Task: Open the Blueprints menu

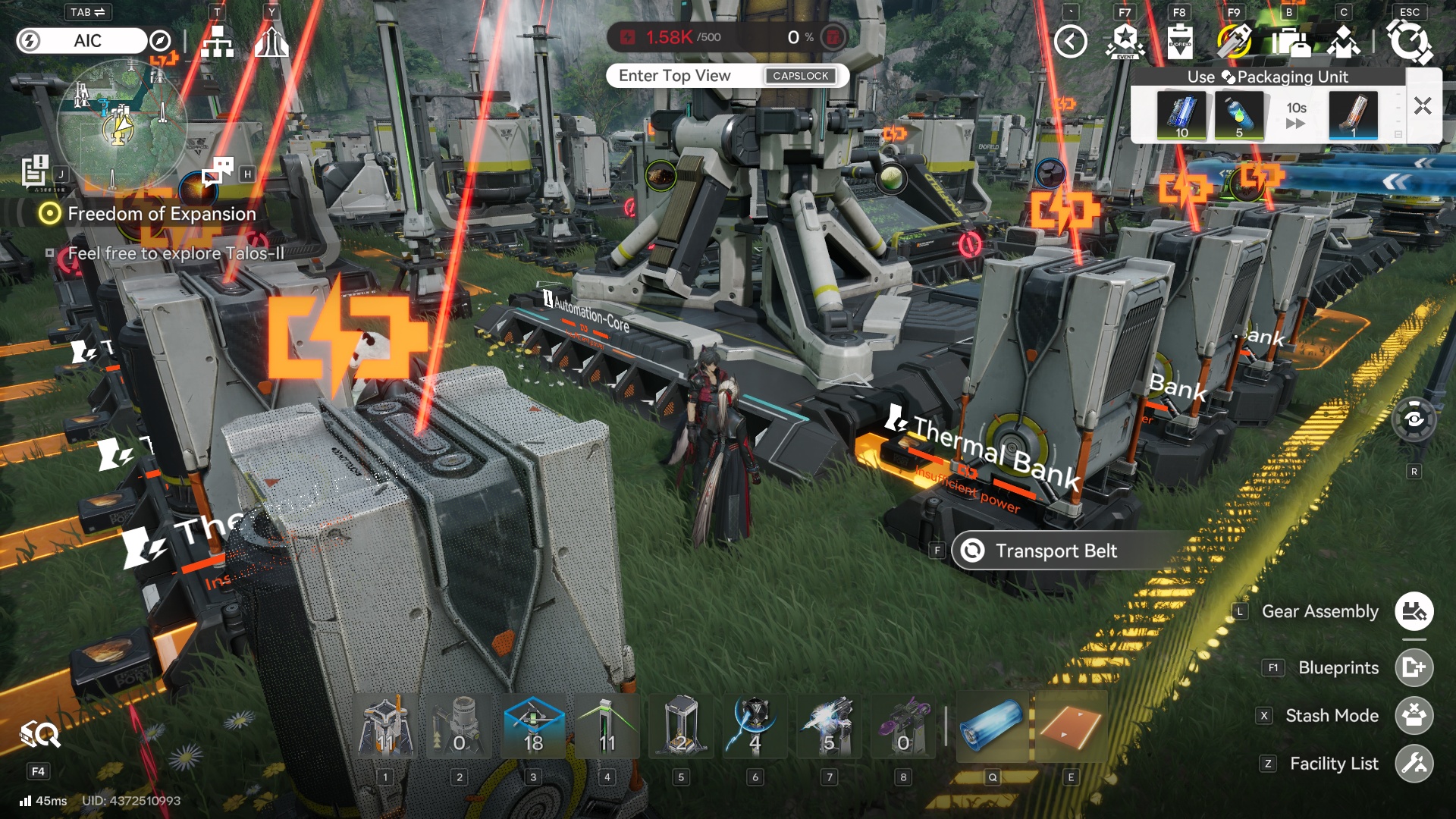Action: 1414,667
